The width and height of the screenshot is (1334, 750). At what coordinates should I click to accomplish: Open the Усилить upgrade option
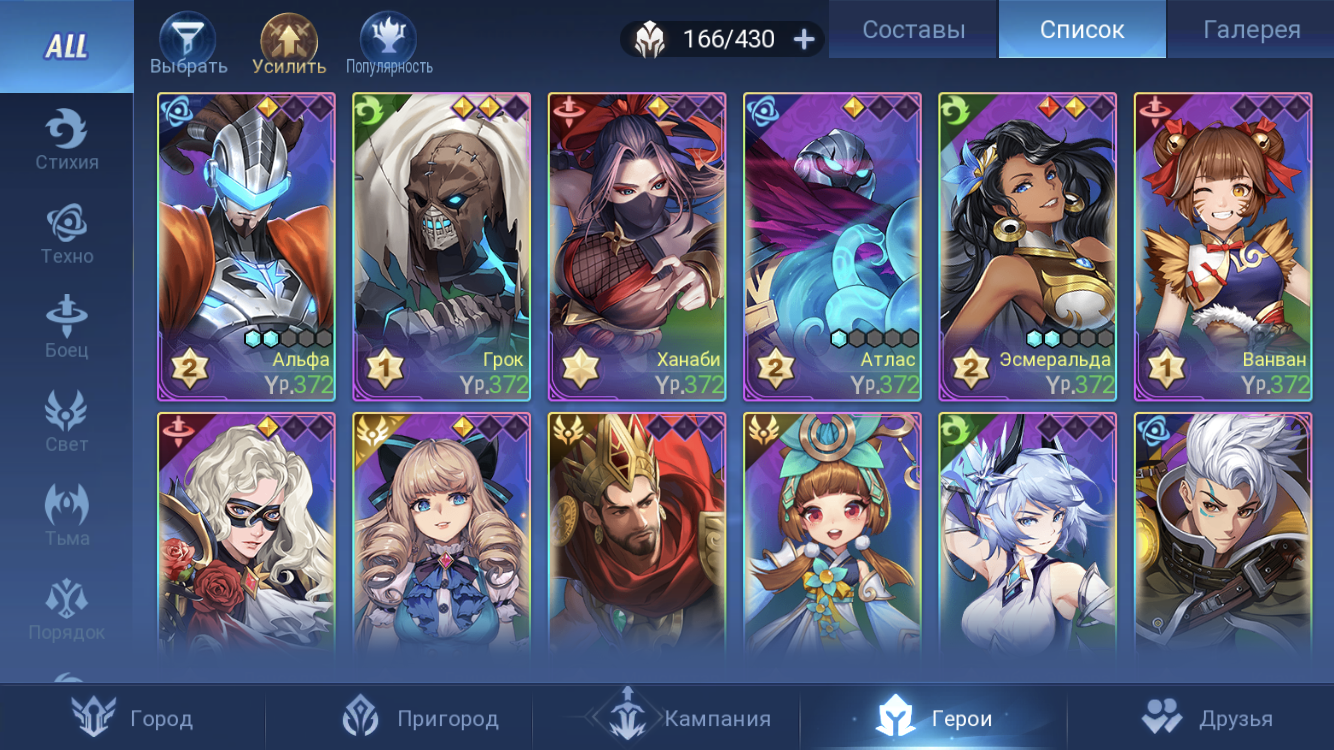pyautogui.click(x=289, y=46)
